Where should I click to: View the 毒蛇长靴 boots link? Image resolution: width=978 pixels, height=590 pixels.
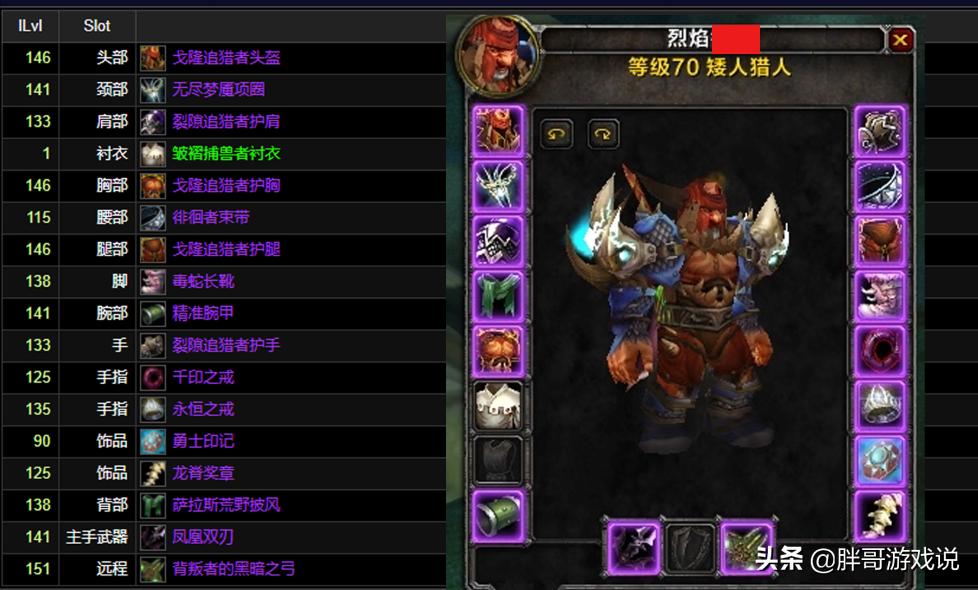203,281
